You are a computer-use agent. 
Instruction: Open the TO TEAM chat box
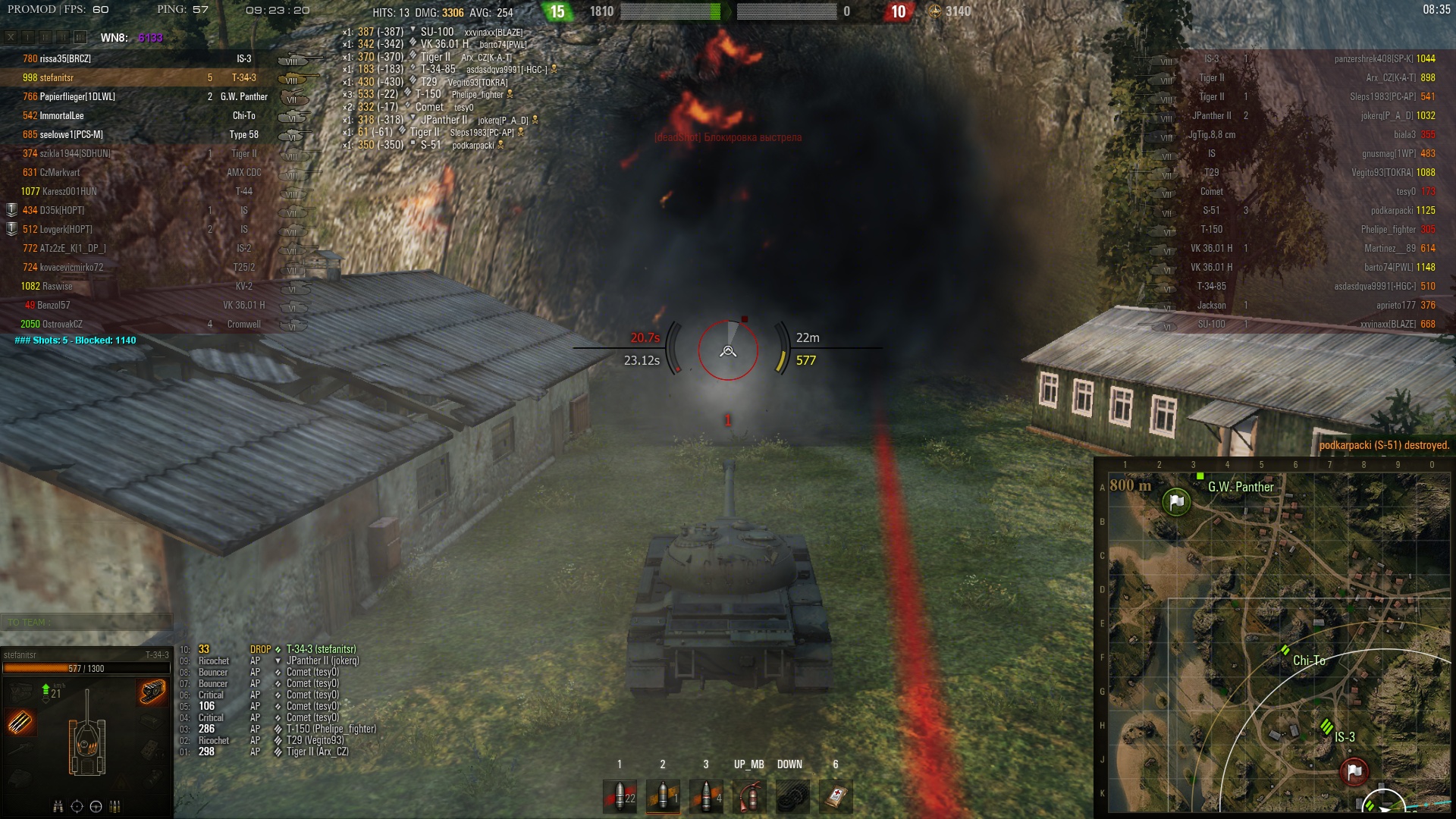86,623
